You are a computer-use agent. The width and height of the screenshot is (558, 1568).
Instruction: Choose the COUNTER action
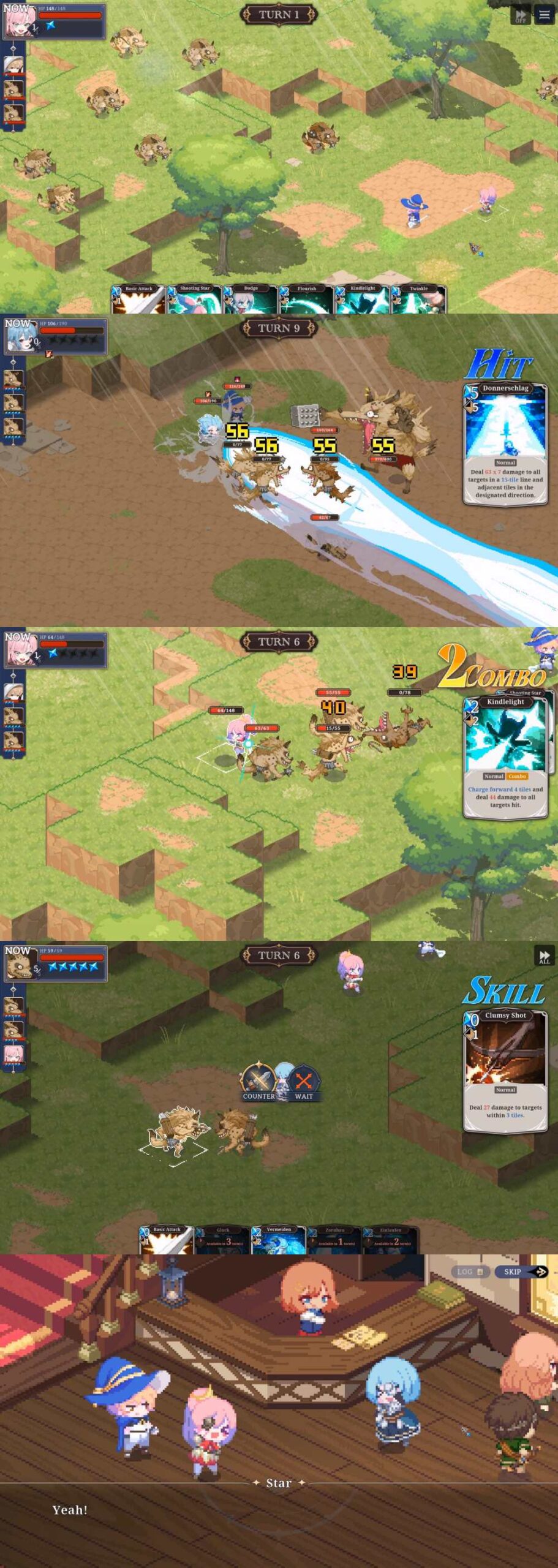pos(258,1084)
